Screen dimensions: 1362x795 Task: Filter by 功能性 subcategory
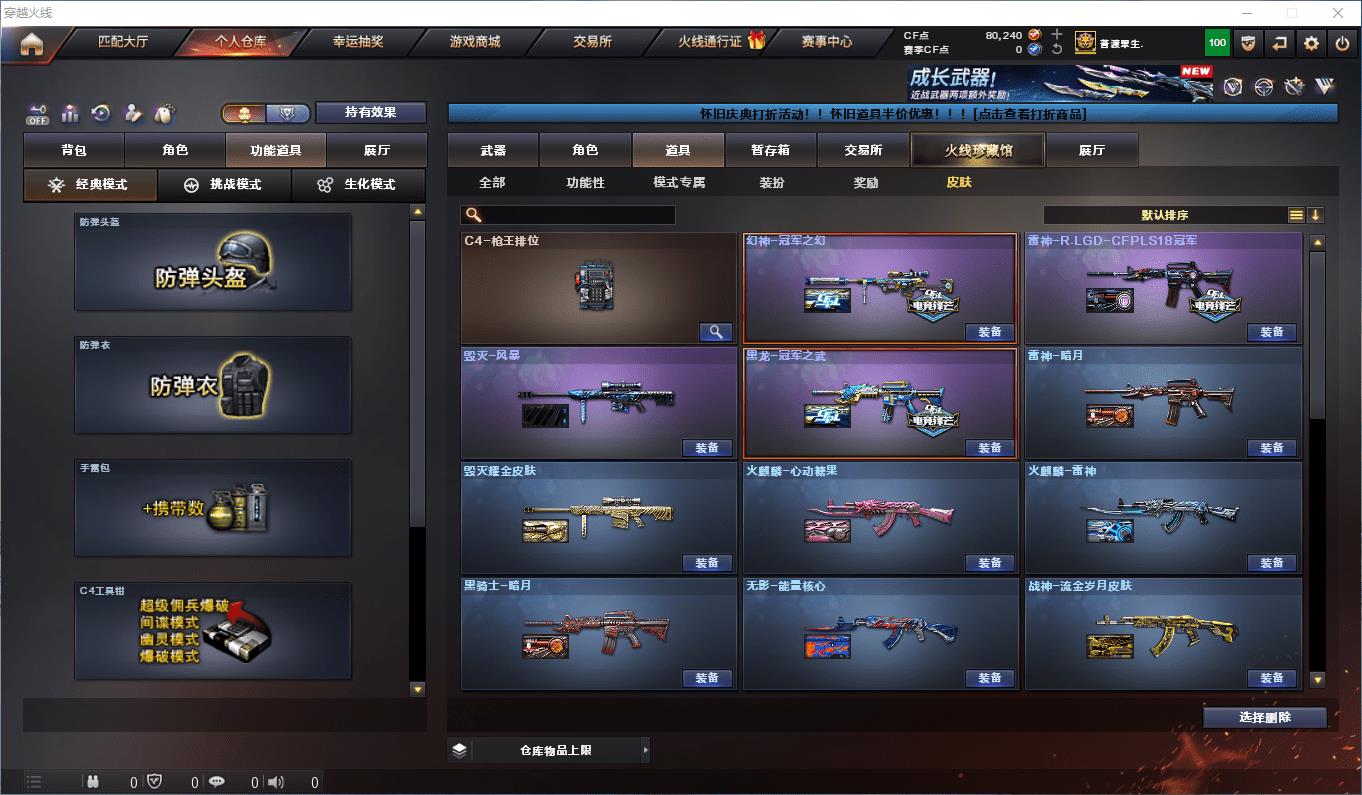pyautogui.click(x=585, y=183)
